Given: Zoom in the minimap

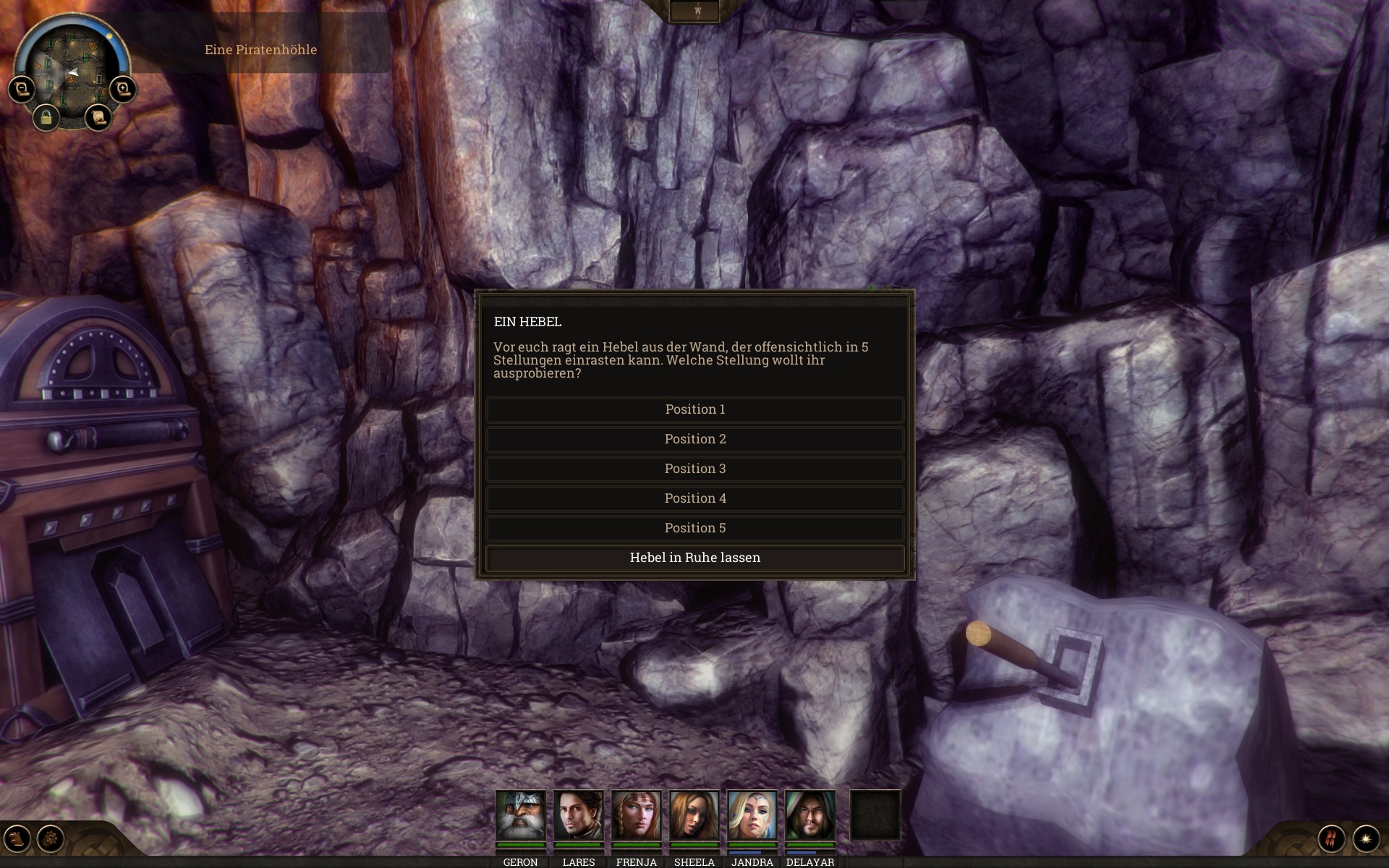Looking at the screenshot, I should 123,89.
